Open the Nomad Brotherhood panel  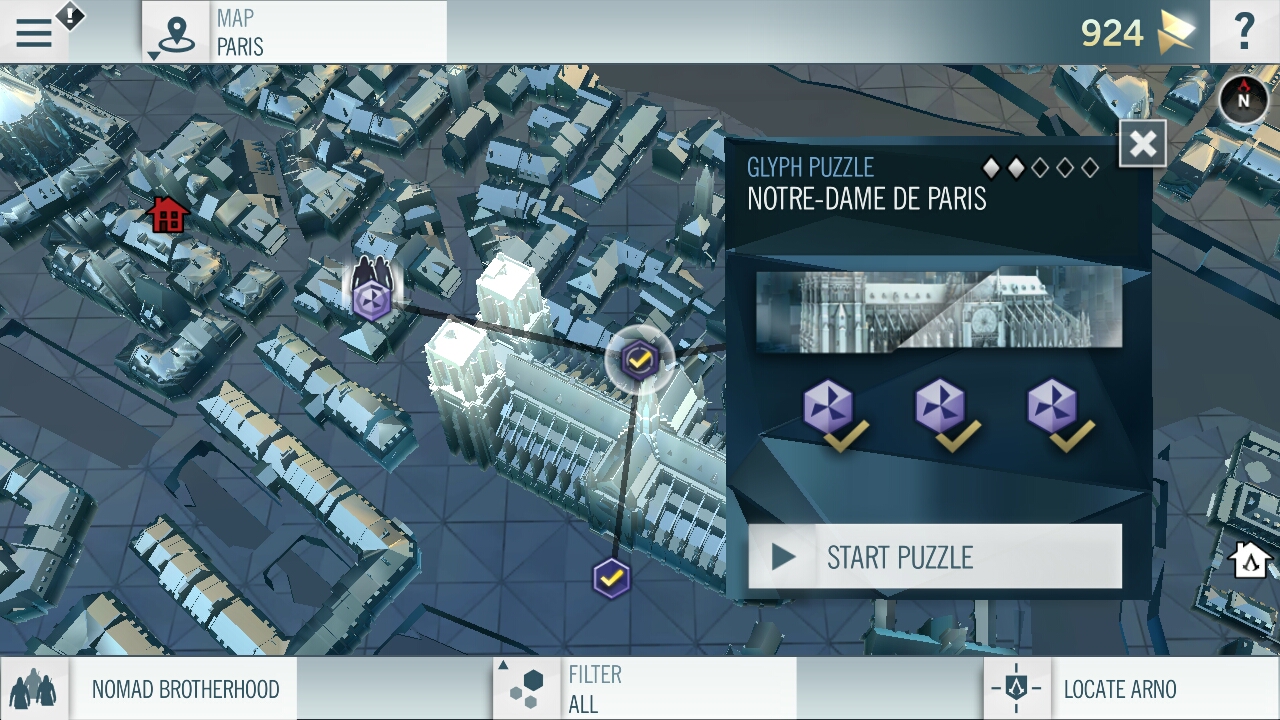(150, 689)
